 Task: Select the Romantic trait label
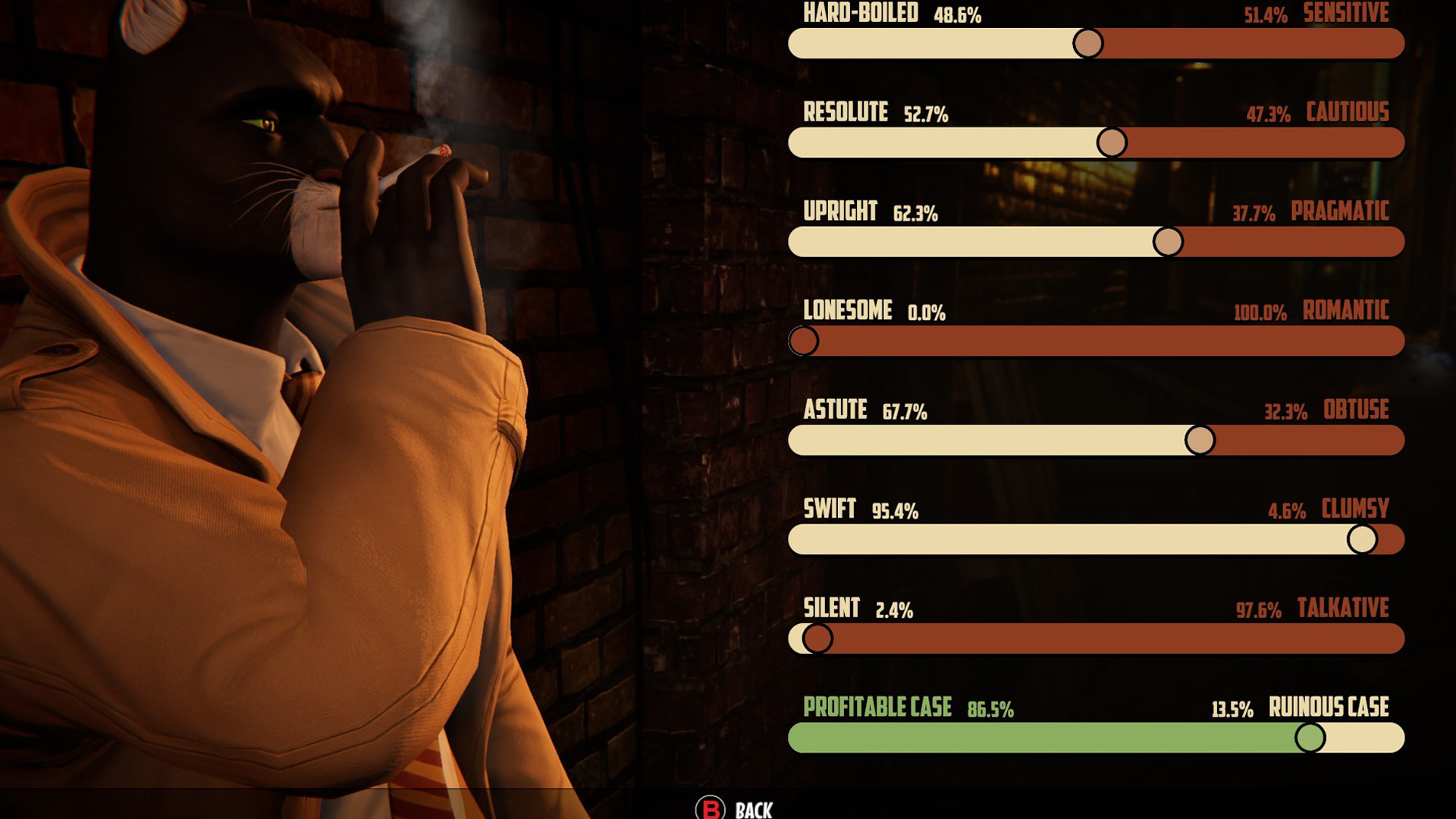click(1345, 311)
